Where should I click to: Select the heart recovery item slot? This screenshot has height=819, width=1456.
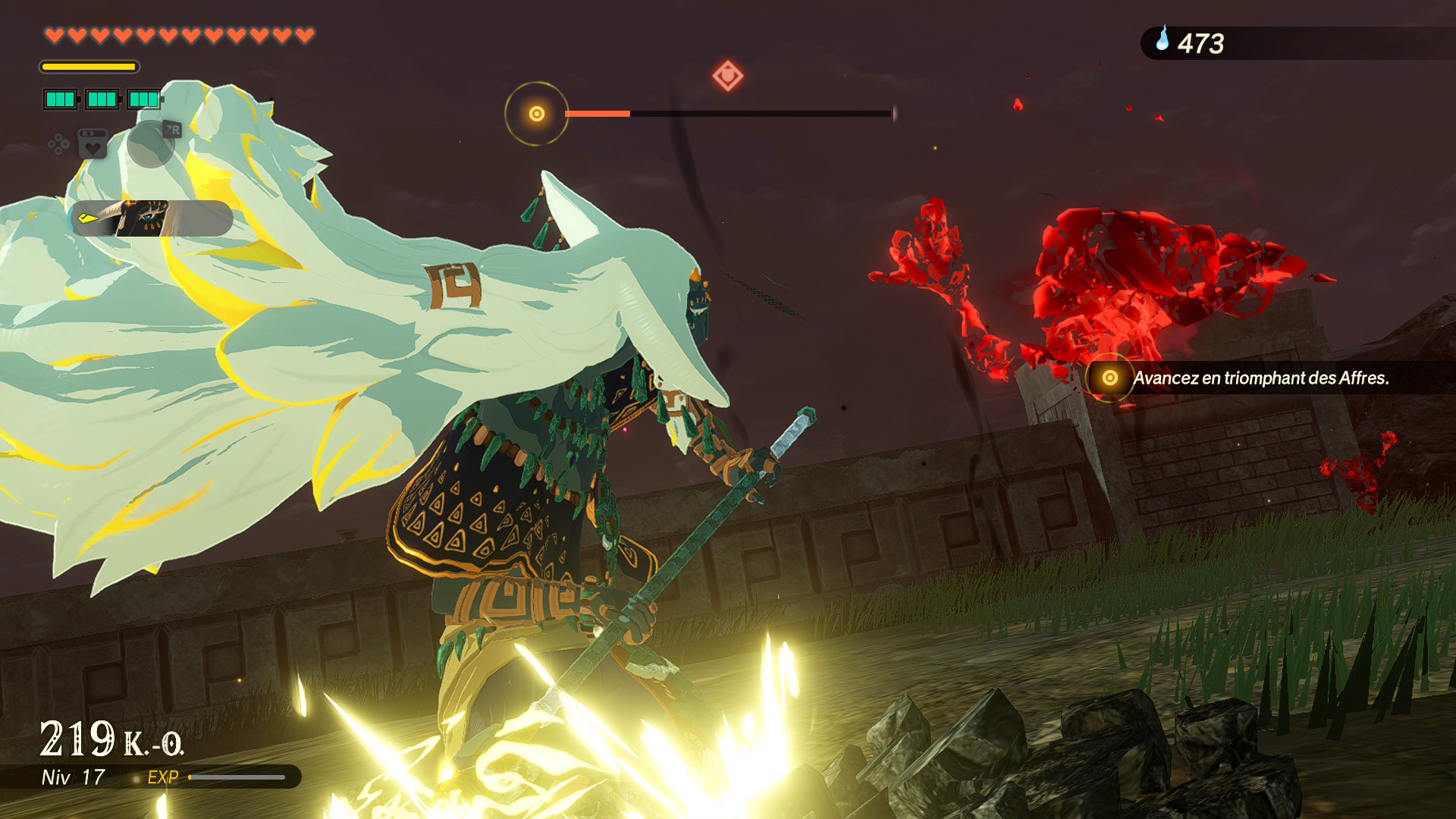93,144
